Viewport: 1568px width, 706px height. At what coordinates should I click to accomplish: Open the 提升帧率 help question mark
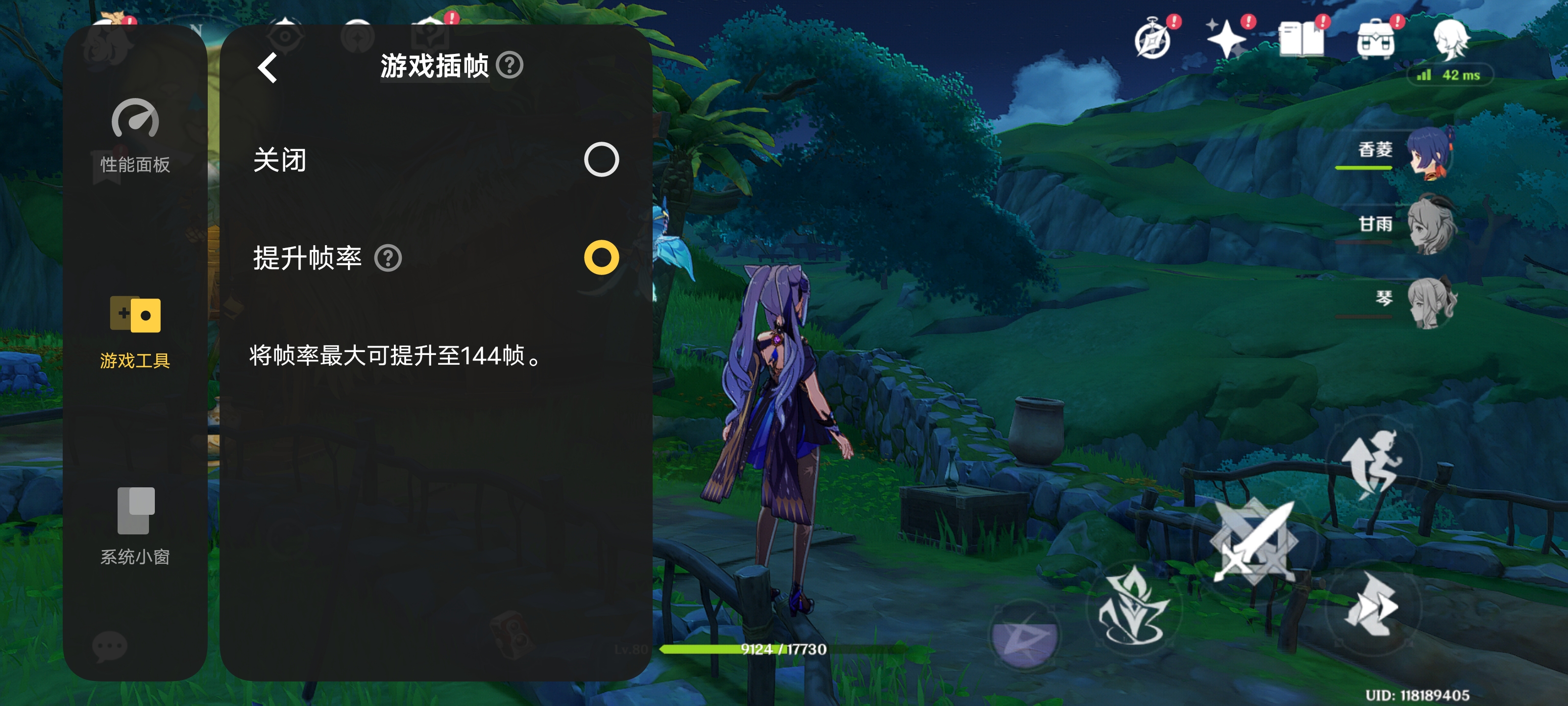[390, 259]
